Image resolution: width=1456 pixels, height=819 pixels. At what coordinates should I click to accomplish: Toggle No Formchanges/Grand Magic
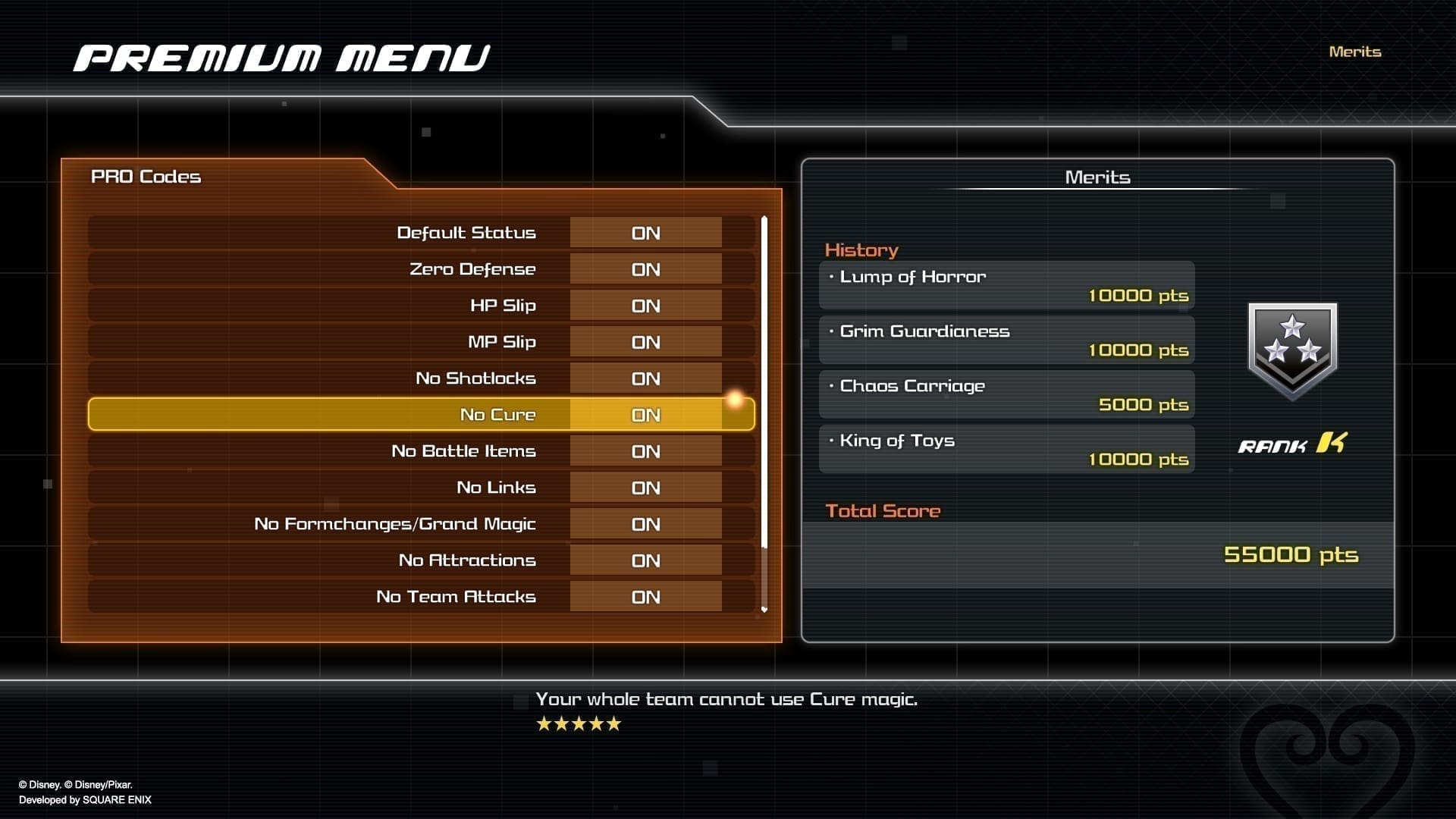tap(645, 524)
